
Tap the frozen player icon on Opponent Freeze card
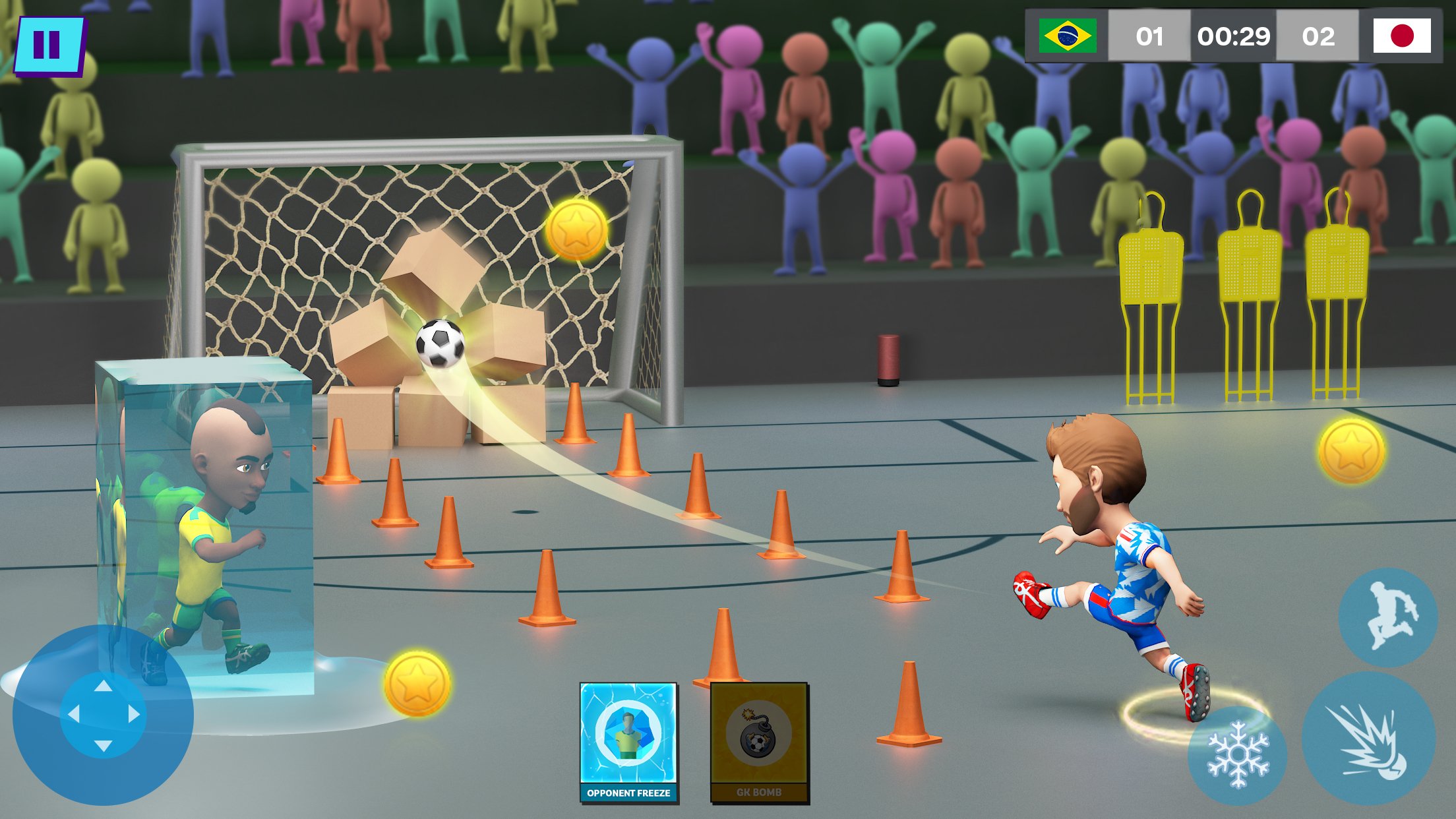pos(628,735)
